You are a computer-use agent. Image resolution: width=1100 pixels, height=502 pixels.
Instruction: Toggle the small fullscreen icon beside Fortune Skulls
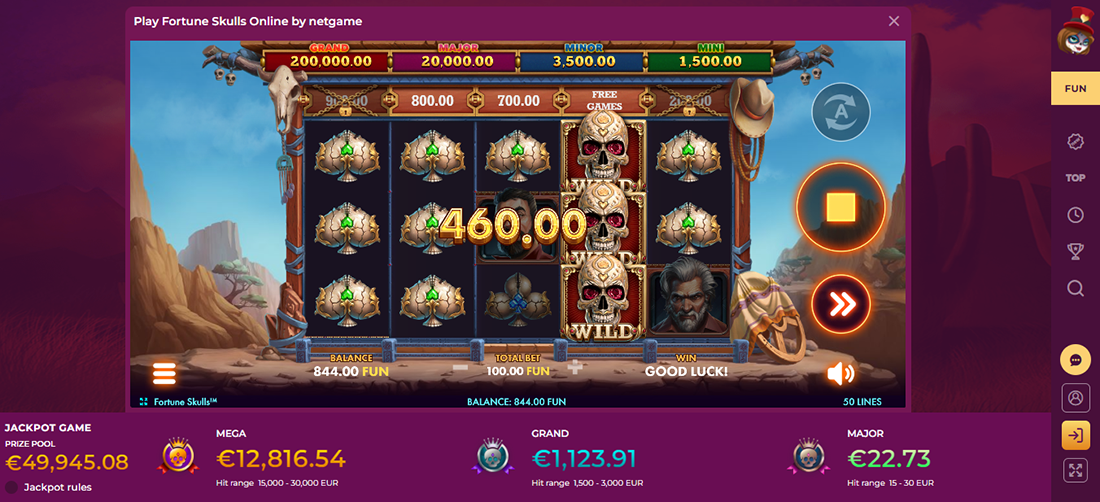[x=144, y=401]
